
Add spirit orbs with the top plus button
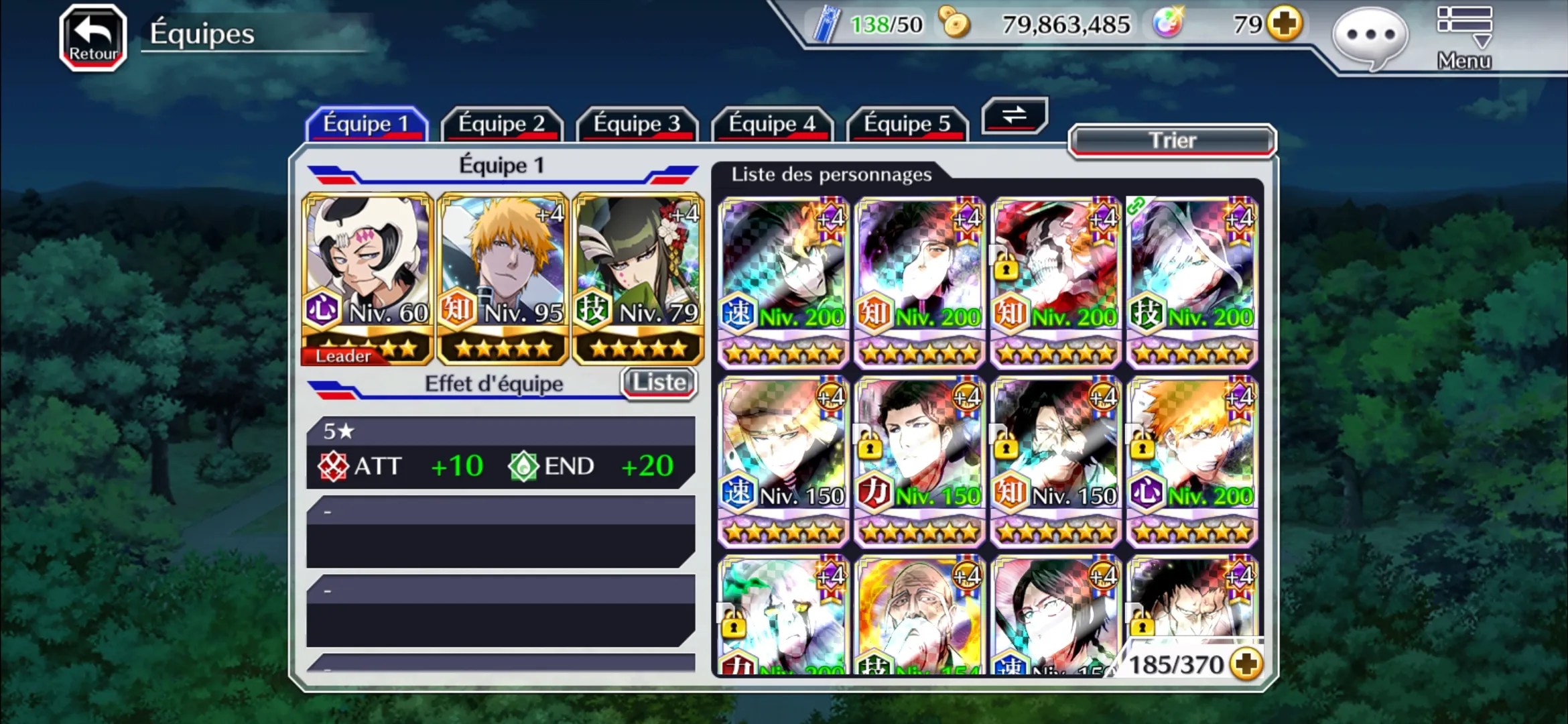coord(1285,24)
